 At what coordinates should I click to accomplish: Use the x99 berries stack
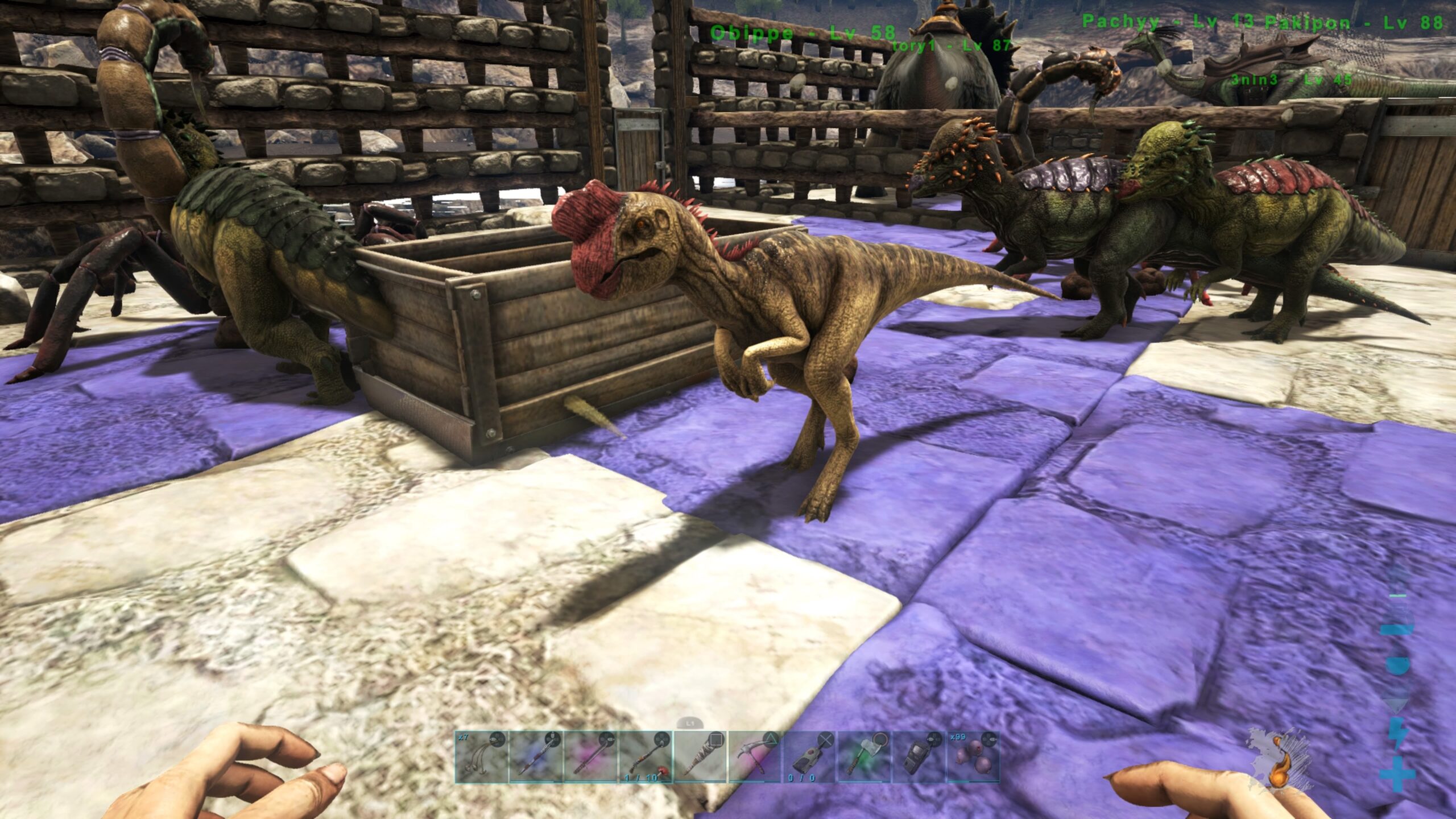973,757
